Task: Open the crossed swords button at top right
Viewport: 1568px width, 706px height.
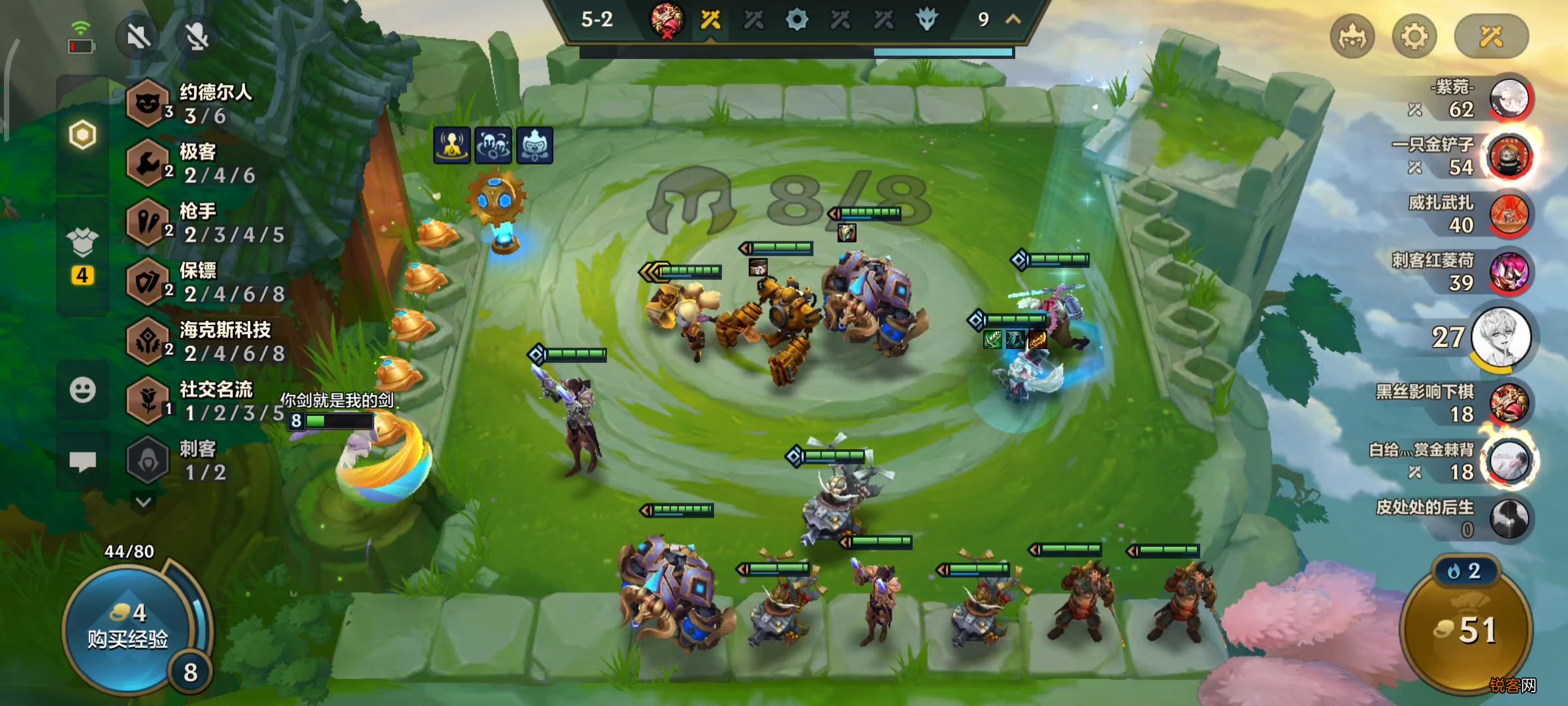Action: click(x=1491, y=37)
